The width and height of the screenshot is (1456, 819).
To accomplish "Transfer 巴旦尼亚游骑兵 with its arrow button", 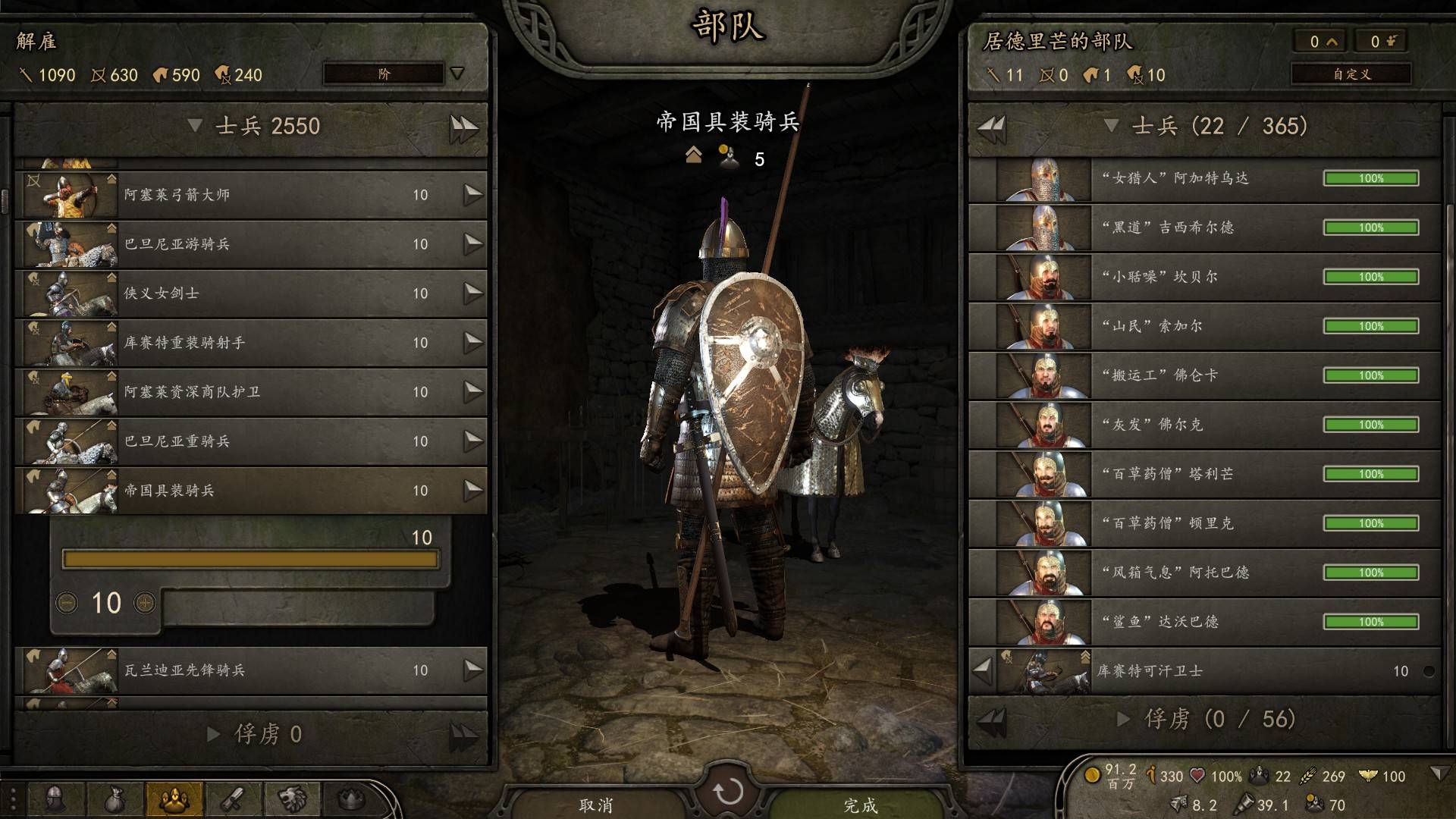I will pyautogui.click(x=473, y=244).
